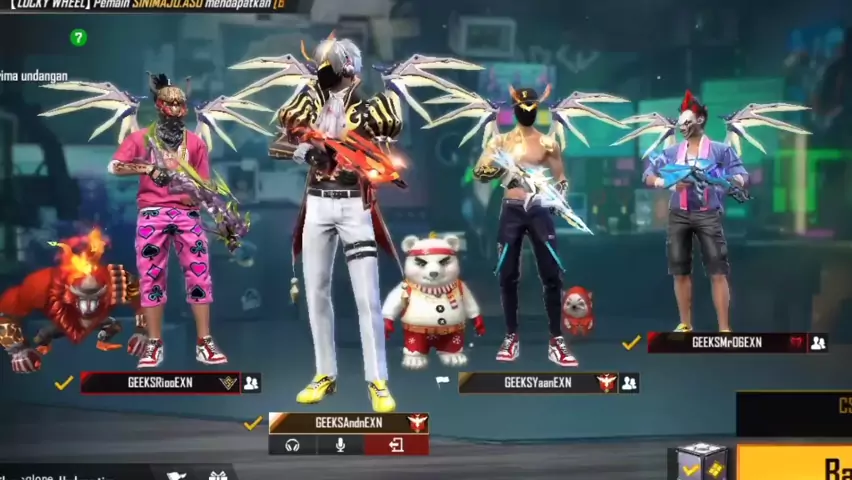
Task: Leave the squad with the red exit button
Action: tap(396, 445)
